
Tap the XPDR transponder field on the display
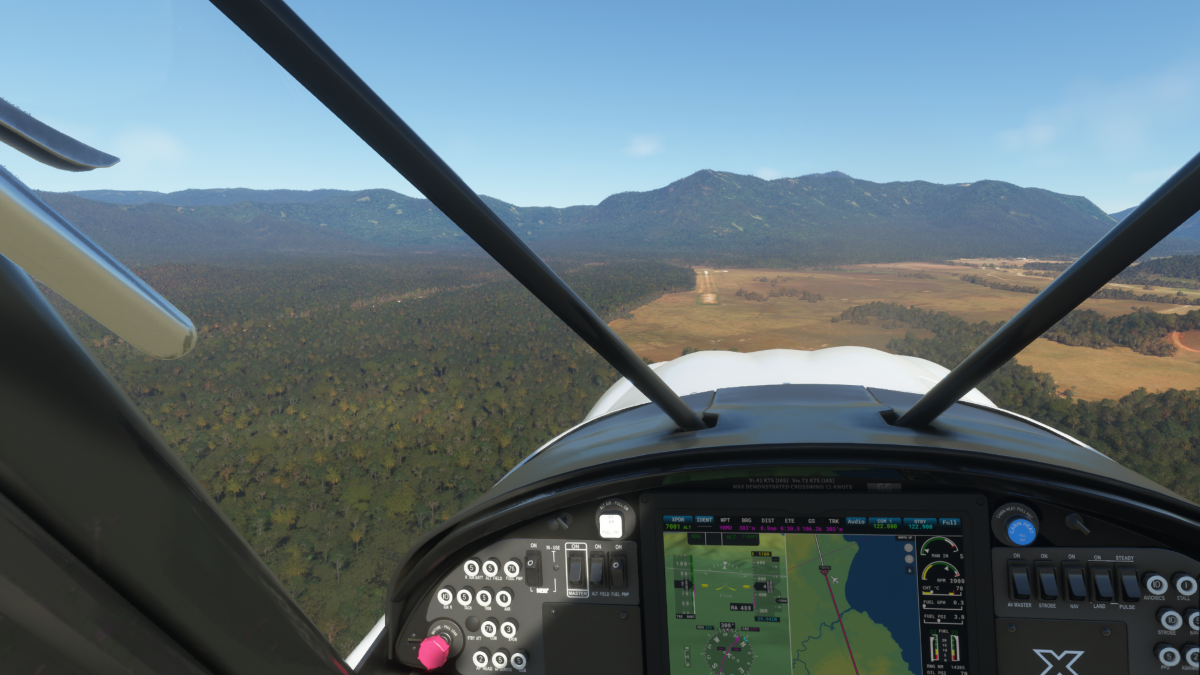point(677,522)
